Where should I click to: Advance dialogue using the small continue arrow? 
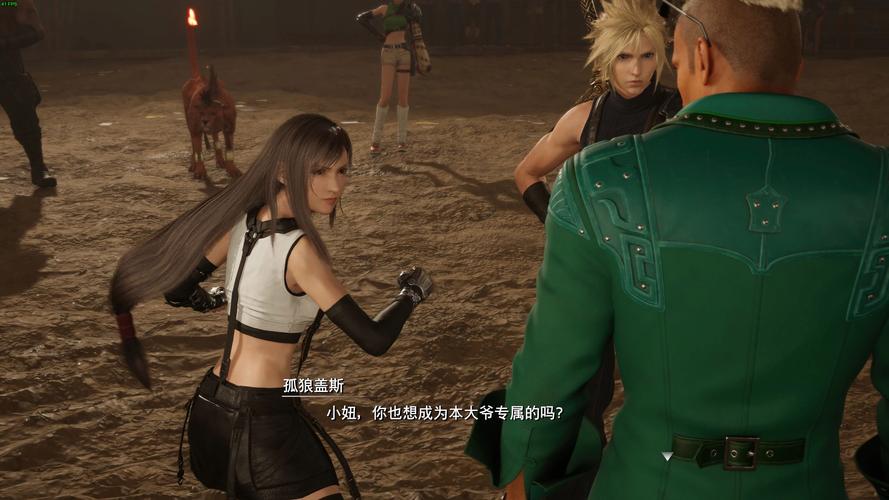(667, 456)
